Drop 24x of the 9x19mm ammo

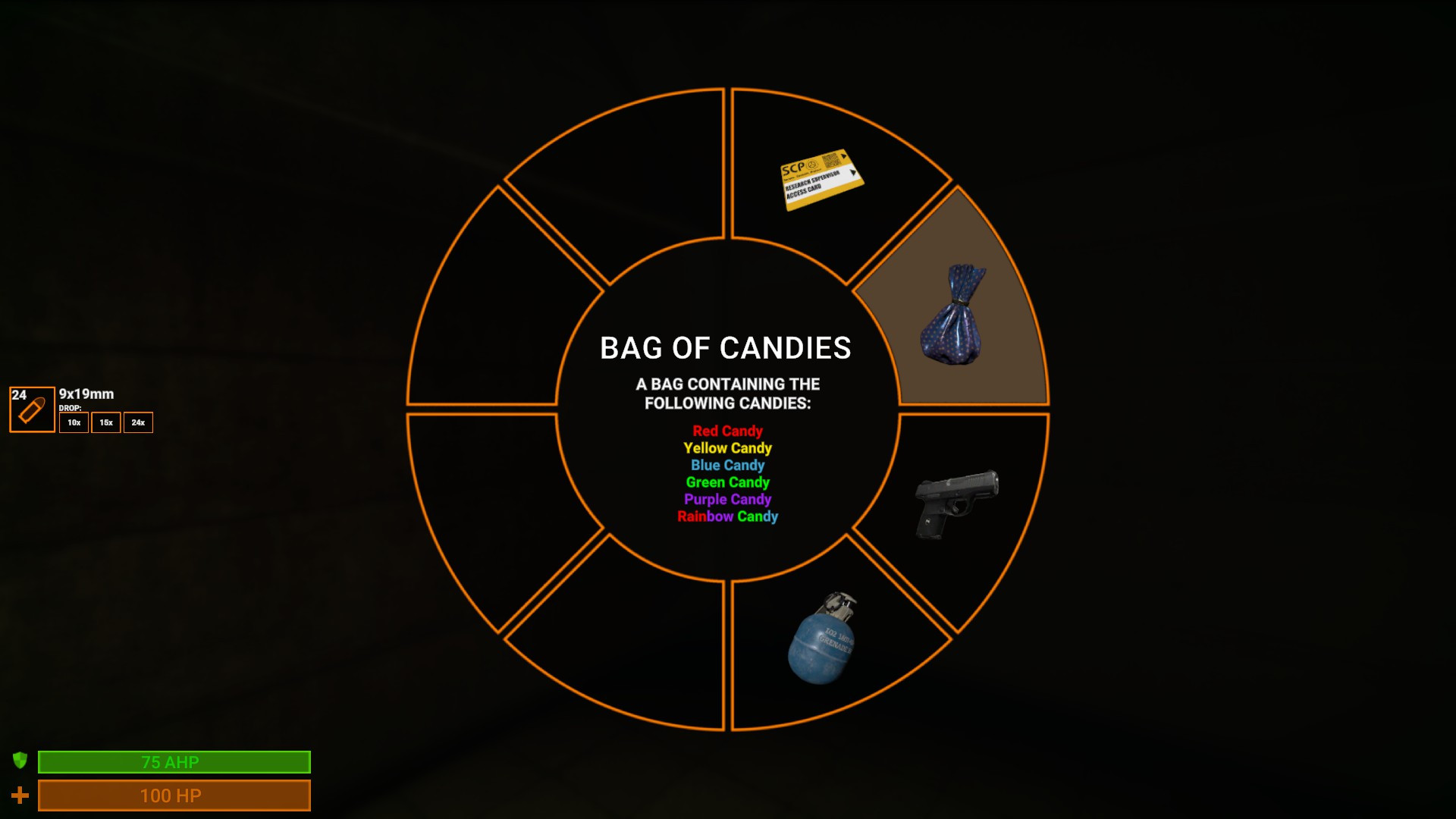coord(138,422)
